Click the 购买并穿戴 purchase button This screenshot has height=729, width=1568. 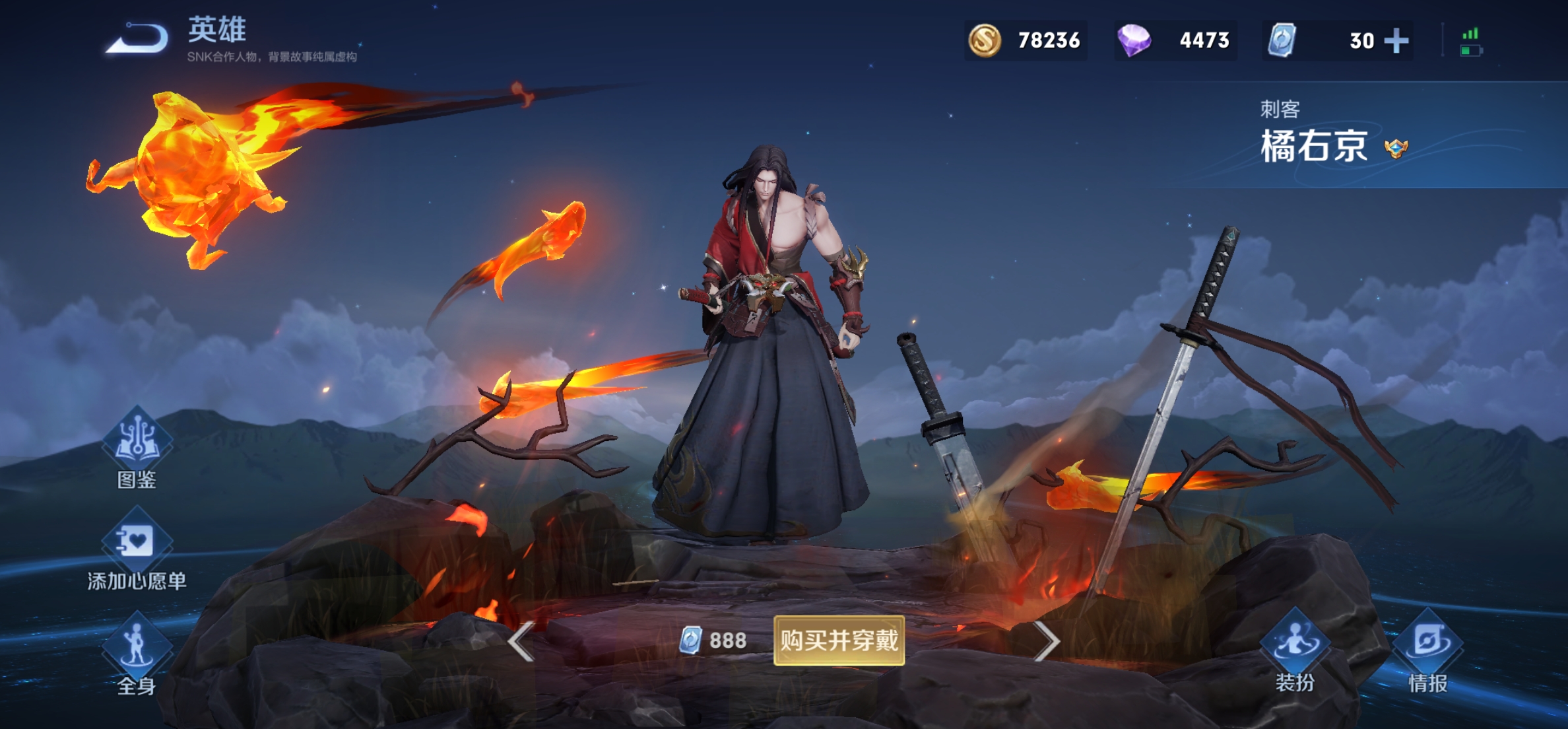click(839, 640)
